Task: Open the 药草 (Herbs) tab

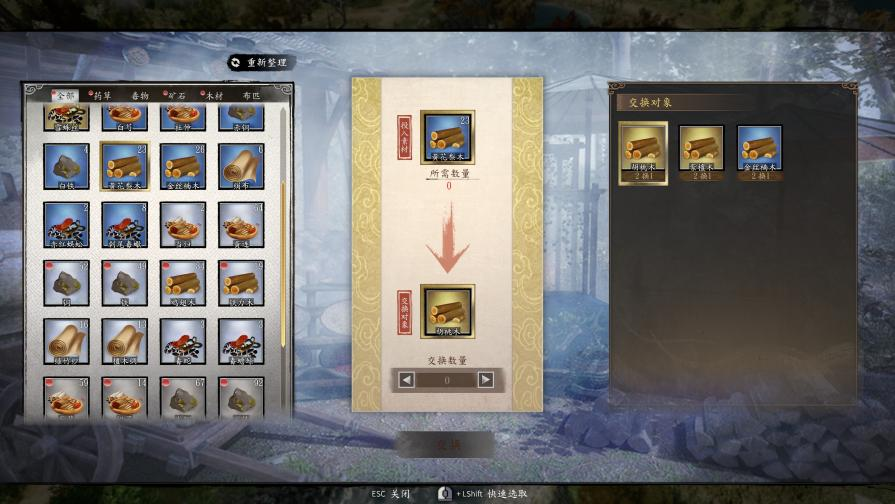Action: [x=102, y=95]
